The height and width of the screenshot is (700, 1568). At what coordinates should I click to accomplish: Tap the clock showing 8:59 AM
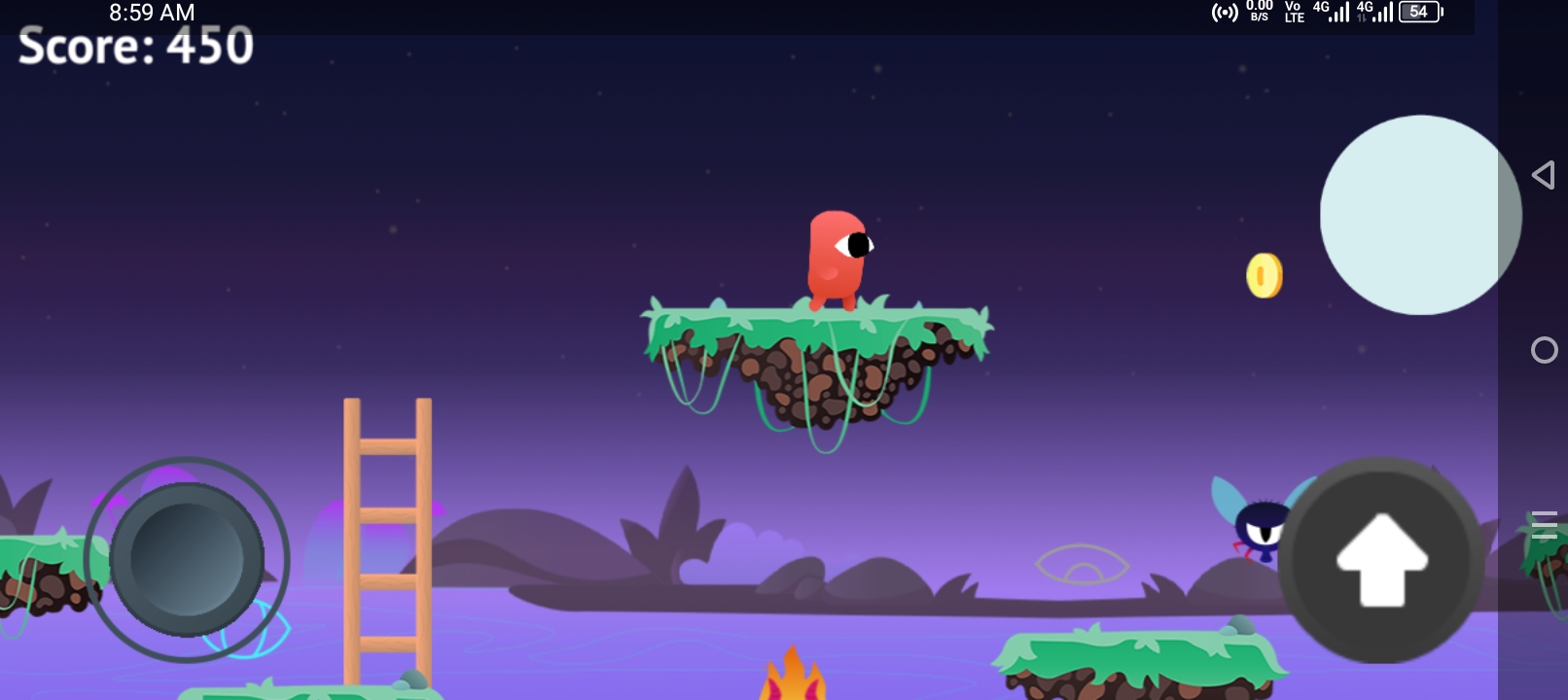tap(151, 13)
